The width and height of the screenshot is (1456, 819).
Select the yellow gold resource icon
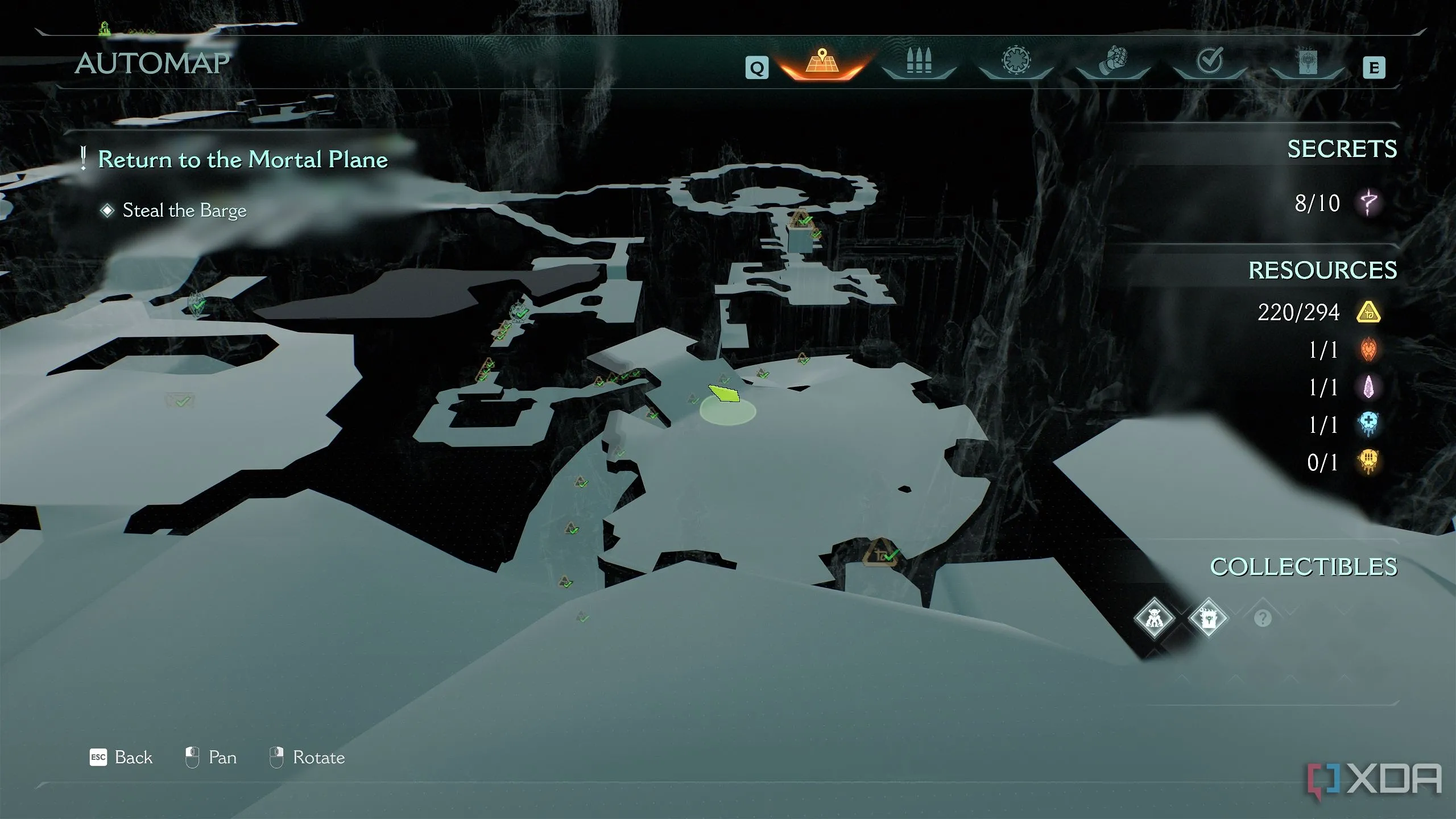[x=1368, y=312]
